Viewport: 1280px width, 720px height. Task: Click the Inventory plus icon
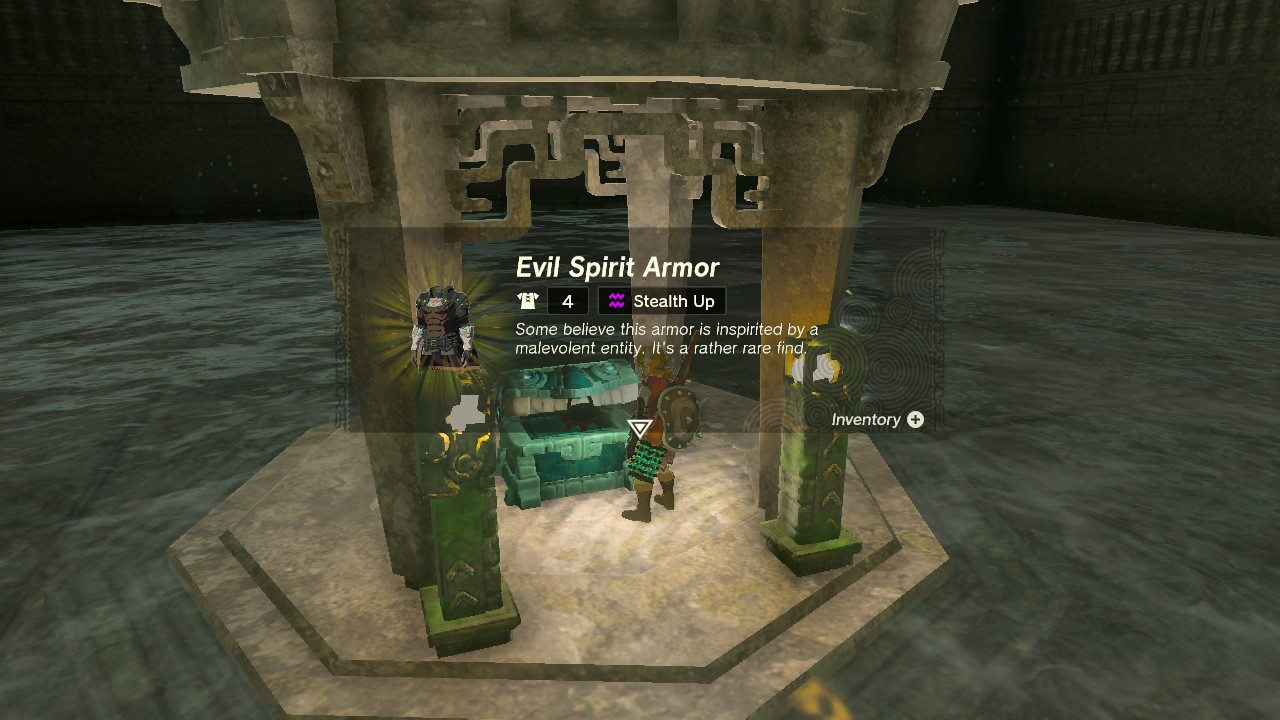[x=914, y=420]
